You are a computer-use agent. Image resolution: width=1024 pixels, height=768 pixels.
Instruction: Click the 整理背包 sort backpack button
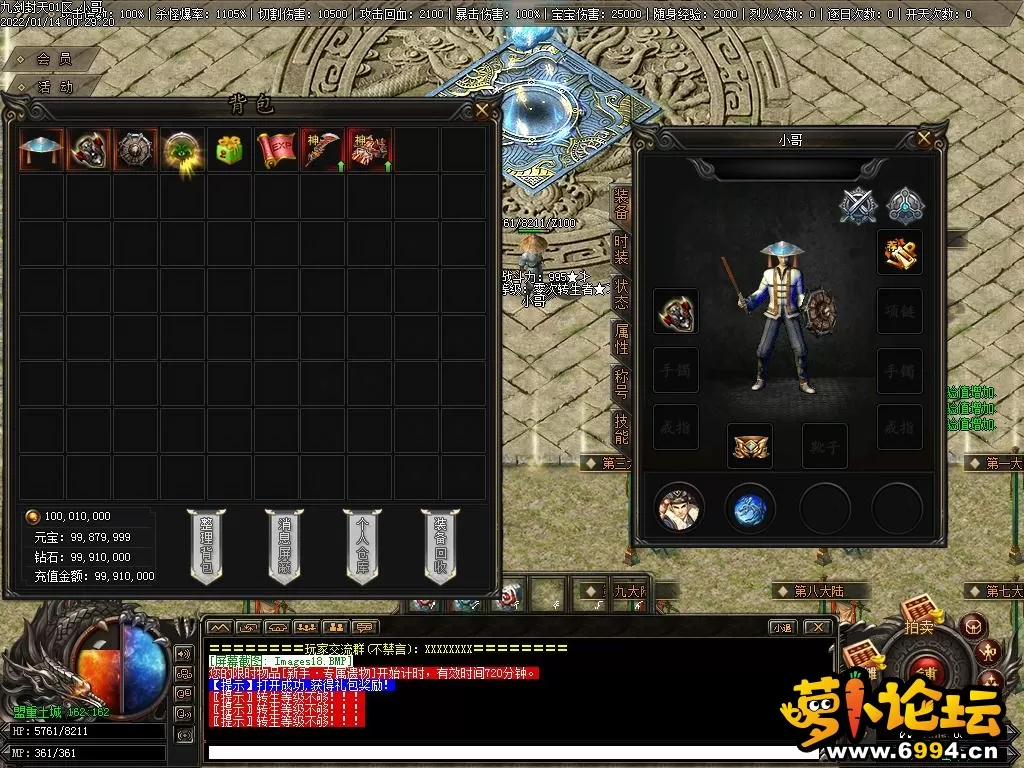point(206,546)
